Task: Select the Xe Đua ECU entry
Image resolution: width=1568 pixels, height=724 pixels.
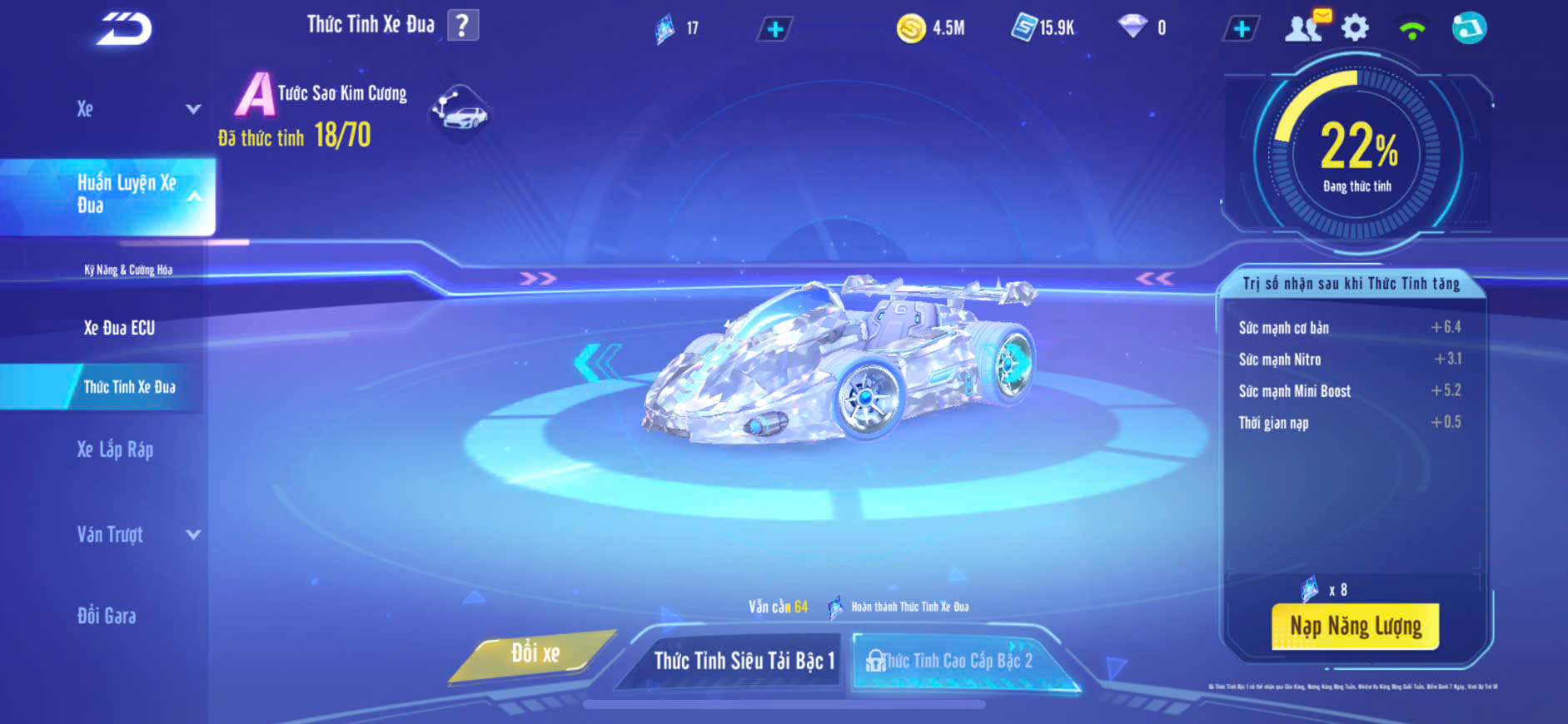Action: 119,328
